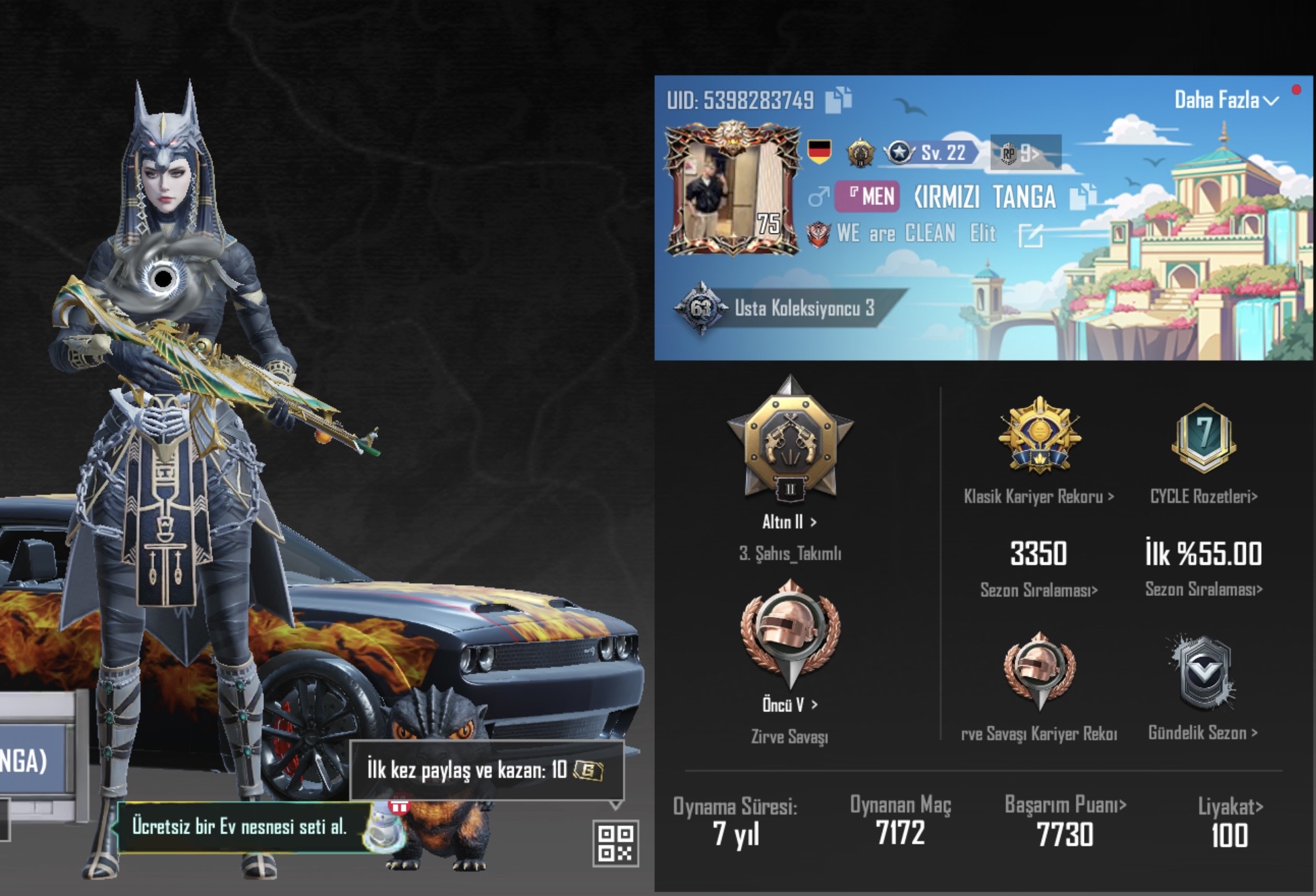Select the level 75 avatar frame
1316x896 pixels.
tap(730, 190)
